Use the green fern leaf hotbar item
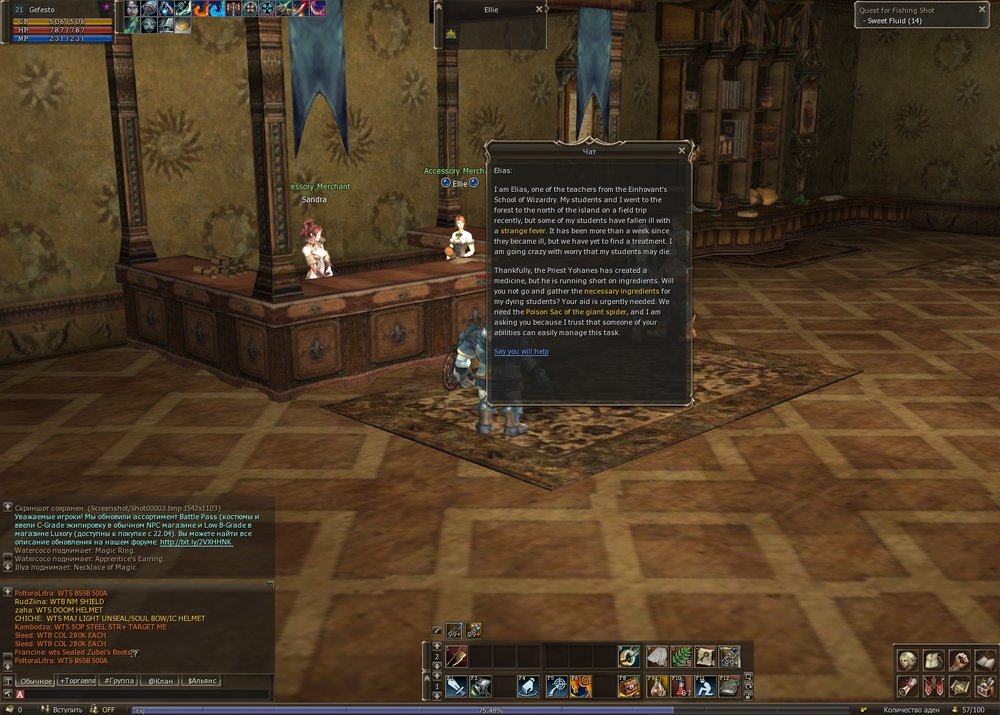 coord(681,656)
